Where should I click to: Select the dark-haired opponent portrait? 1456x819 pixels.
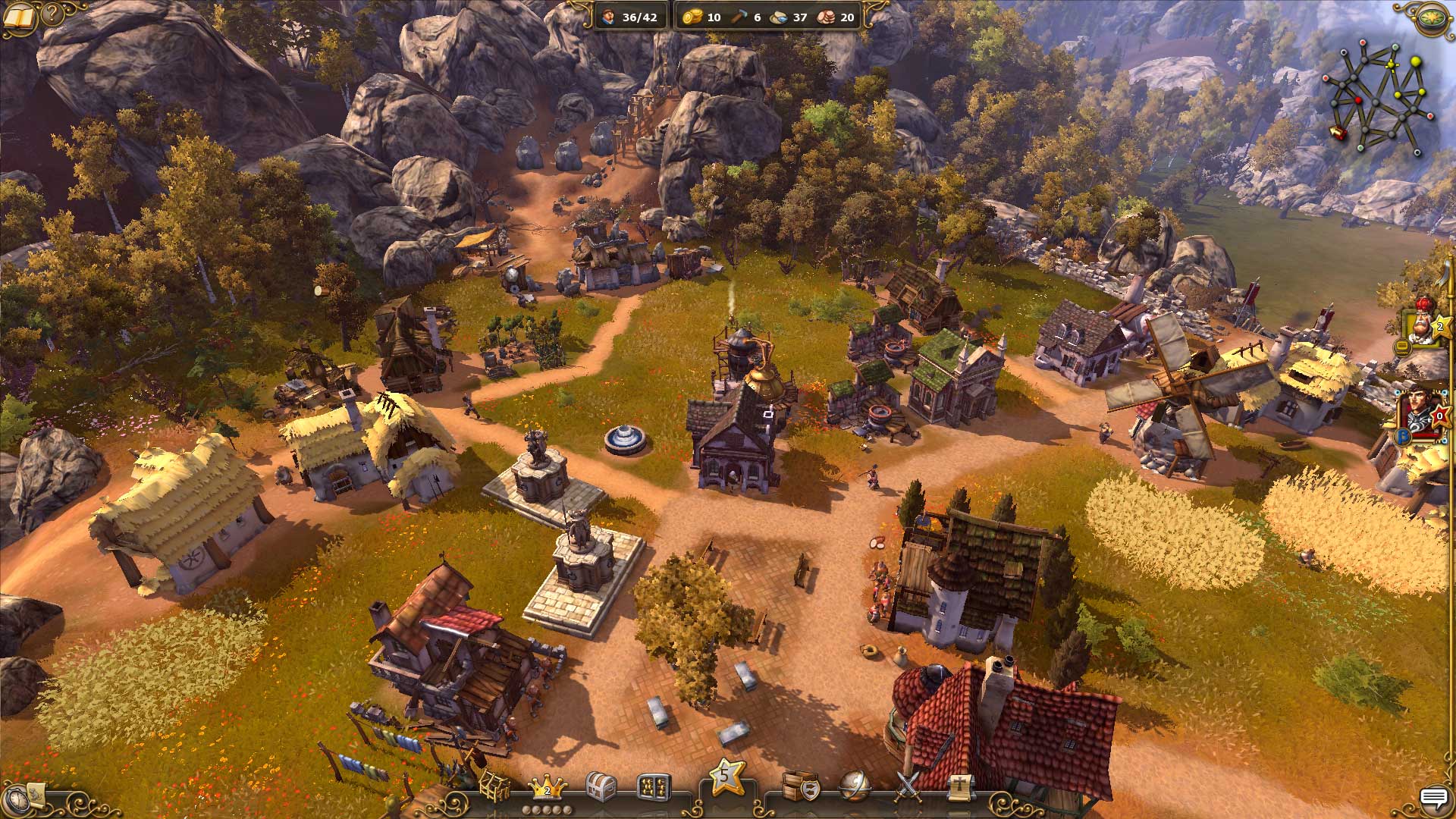[1423, 409]
